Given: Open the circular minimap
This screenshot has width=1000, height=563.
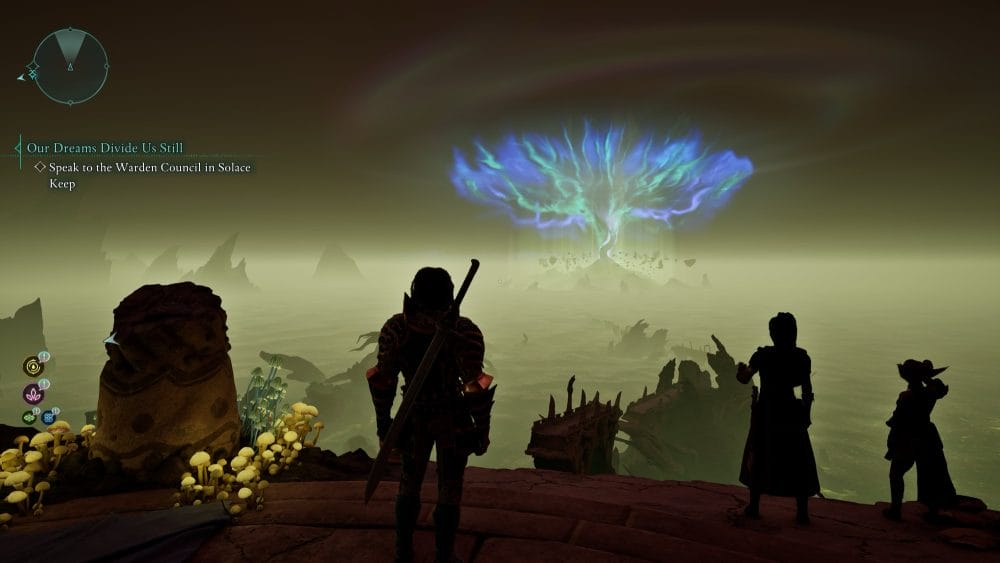Looking at the screenshot, I should (70, 66).
